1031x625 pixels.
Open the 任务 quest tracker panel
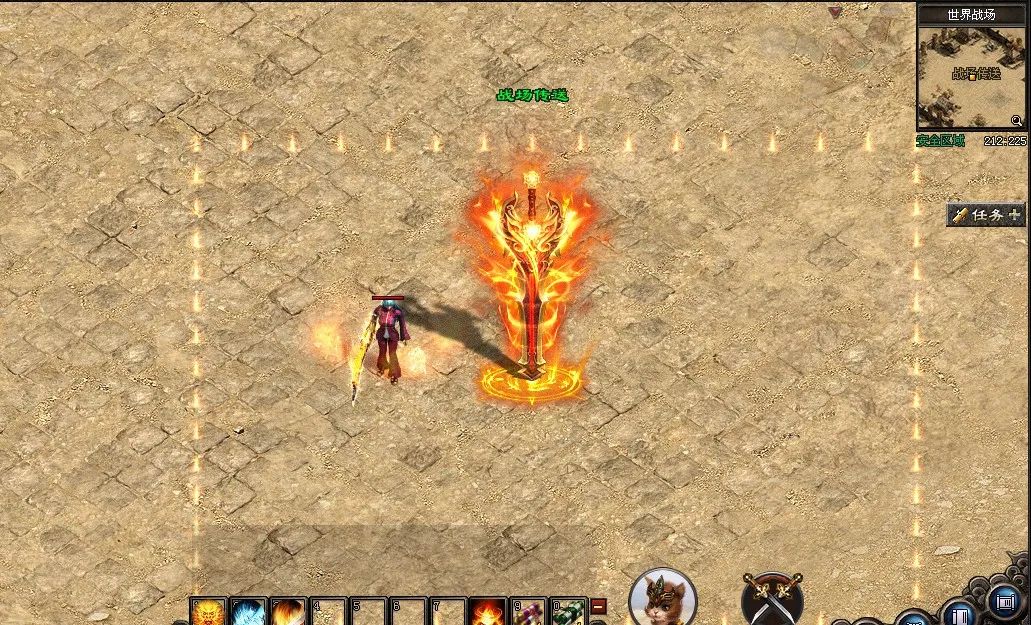pyautogui.click(x=987, y=214)
